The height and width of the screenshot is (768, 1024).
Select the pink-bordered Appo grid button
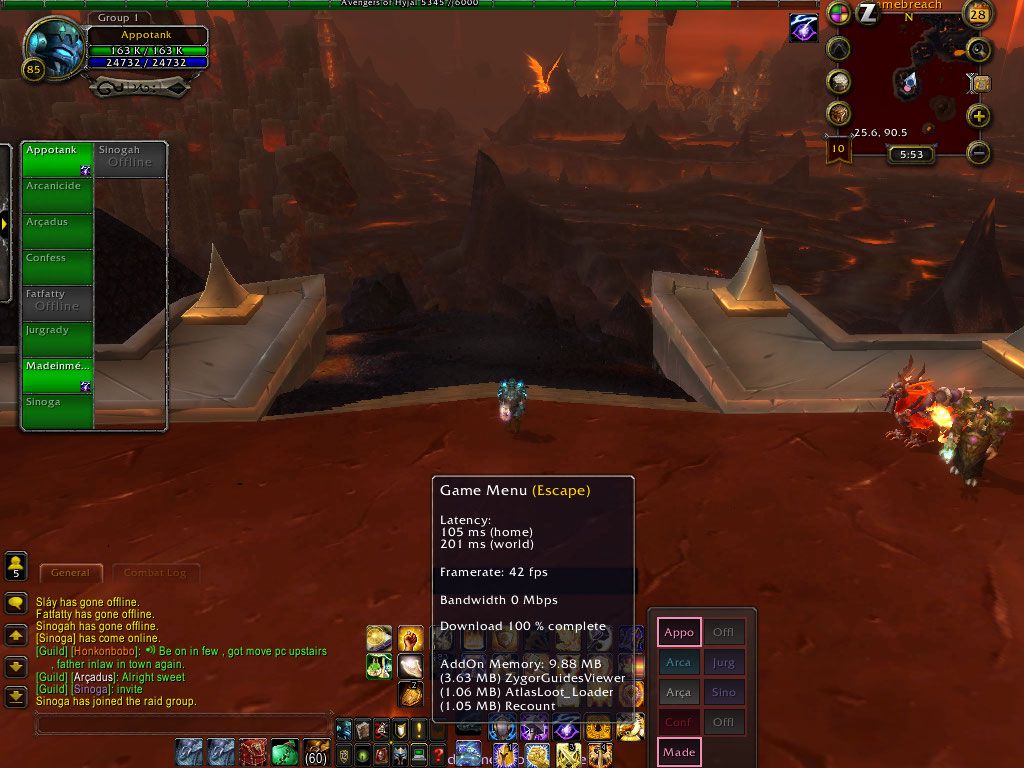click(x=679, y=632)
